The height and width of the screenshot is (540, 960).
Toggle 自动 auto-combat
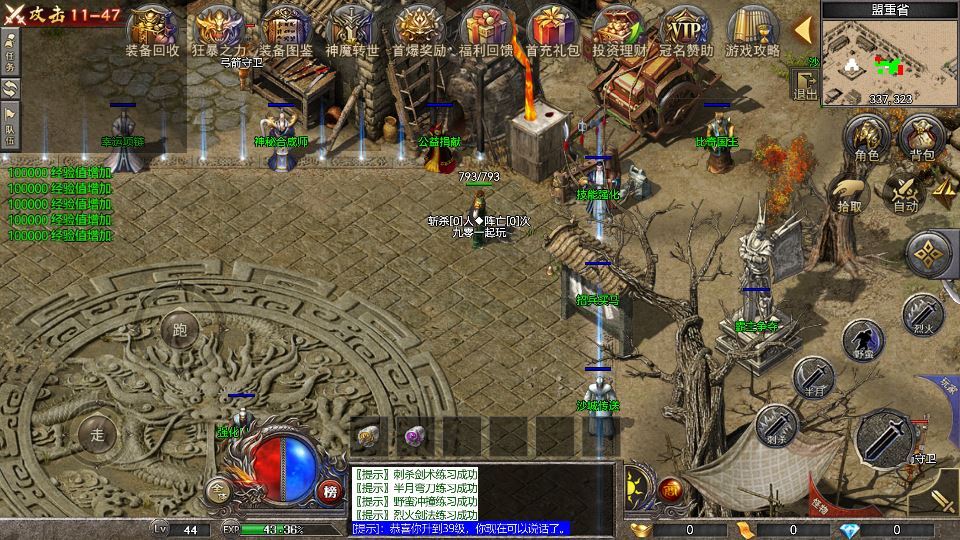point(905,192)
